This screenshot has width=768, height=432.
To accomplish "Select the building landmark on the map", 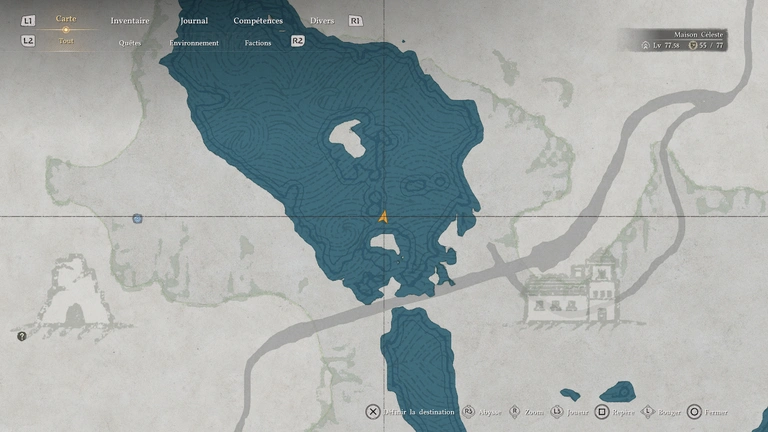I will 575,291.
